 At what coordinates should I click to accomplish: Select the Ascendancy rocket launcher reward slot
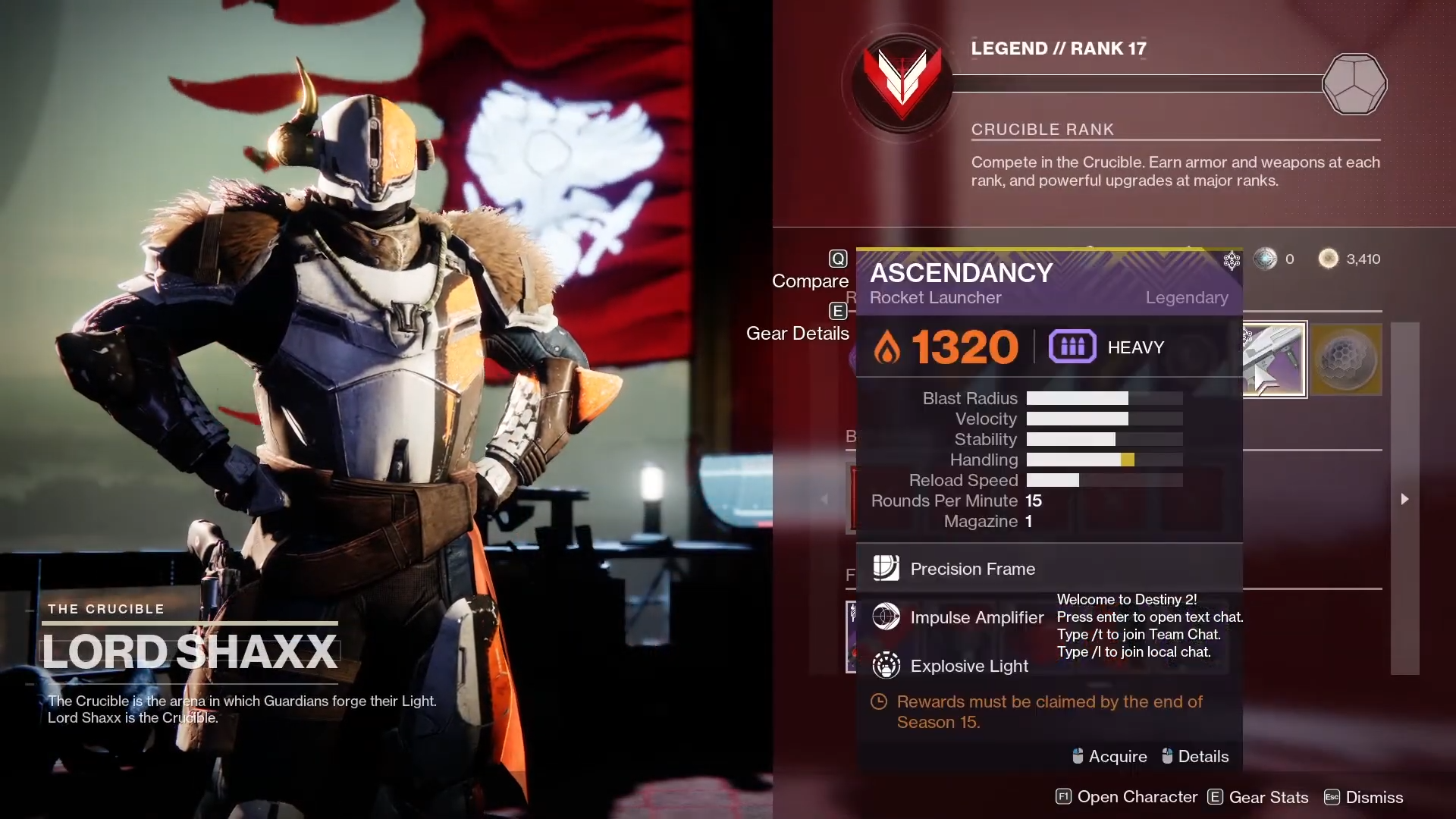tap(1275, 359)
